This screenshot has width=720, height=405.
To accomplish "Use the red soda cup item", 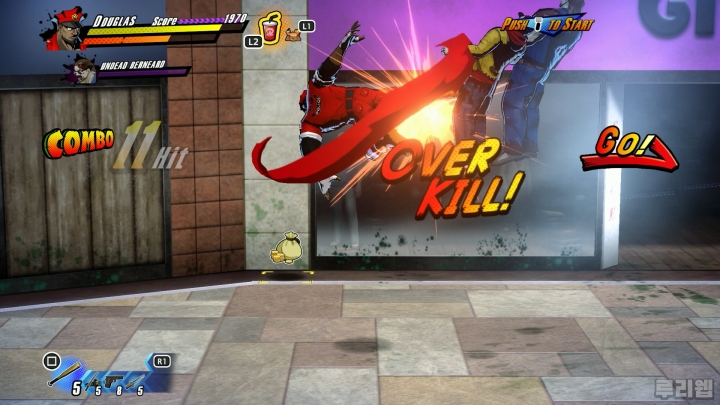I will pyautogui.click(x=271, y=25).
